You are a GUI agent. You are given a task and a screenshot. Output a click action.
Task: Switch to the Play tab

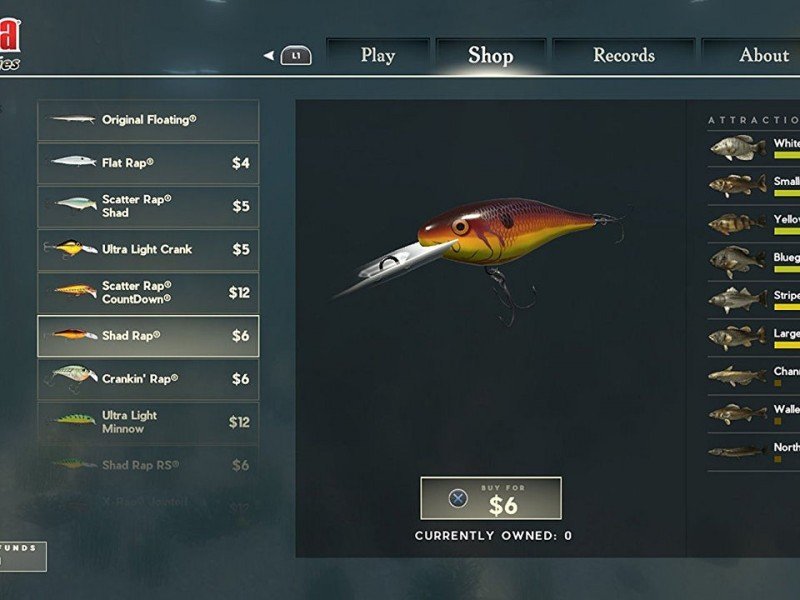click(x=377, y=56)
